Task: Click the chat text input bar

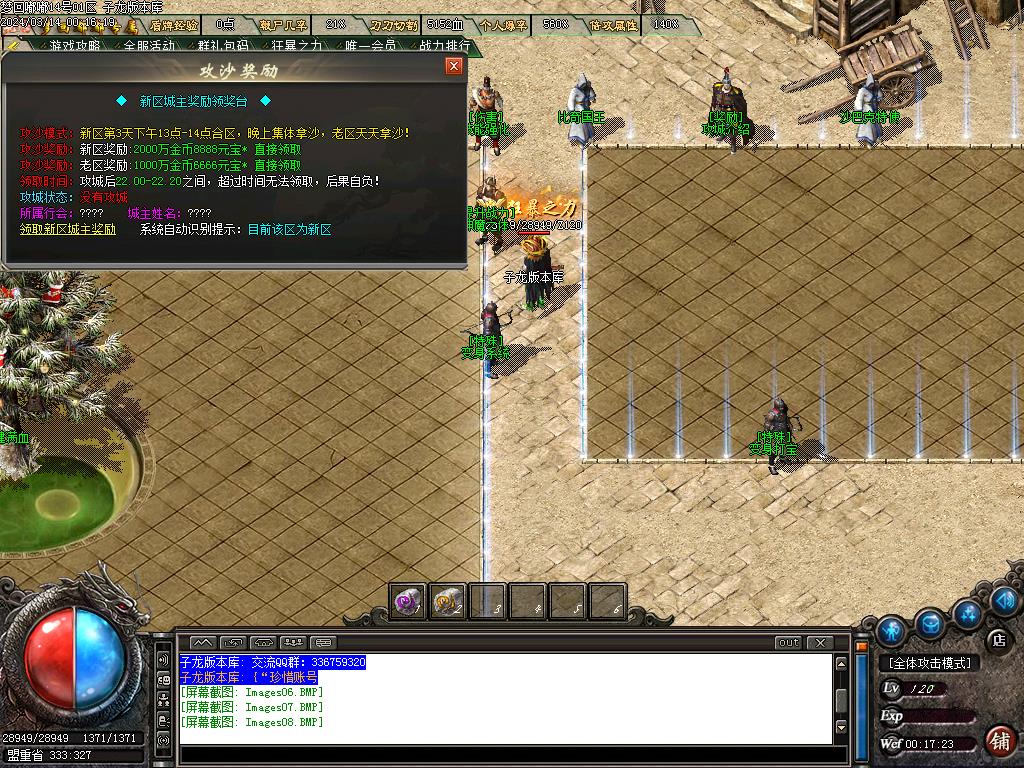Action: pos(505,753)
